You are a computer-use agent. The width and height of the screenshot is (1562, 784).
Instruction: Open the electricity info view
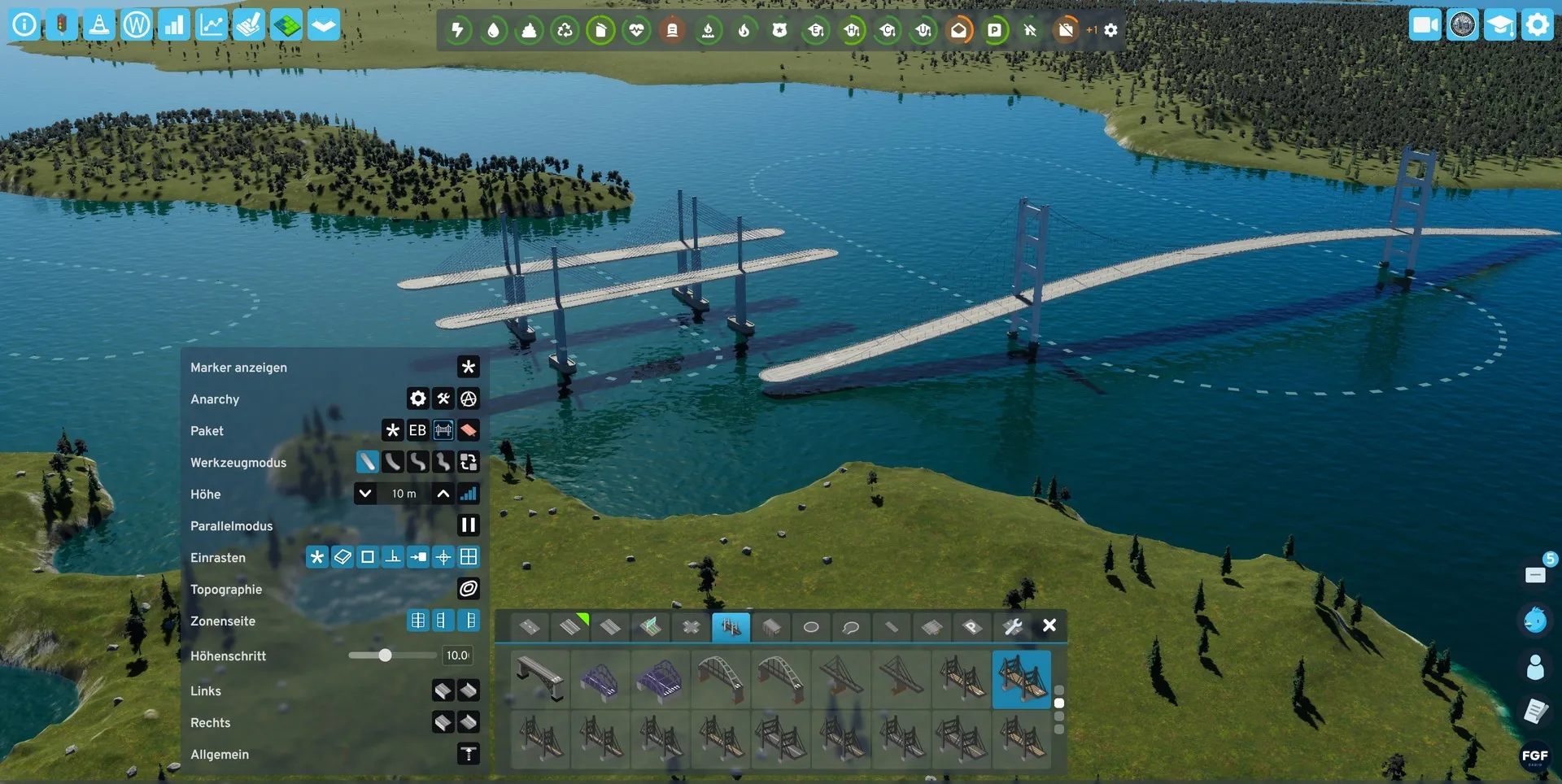coord(458,30)
